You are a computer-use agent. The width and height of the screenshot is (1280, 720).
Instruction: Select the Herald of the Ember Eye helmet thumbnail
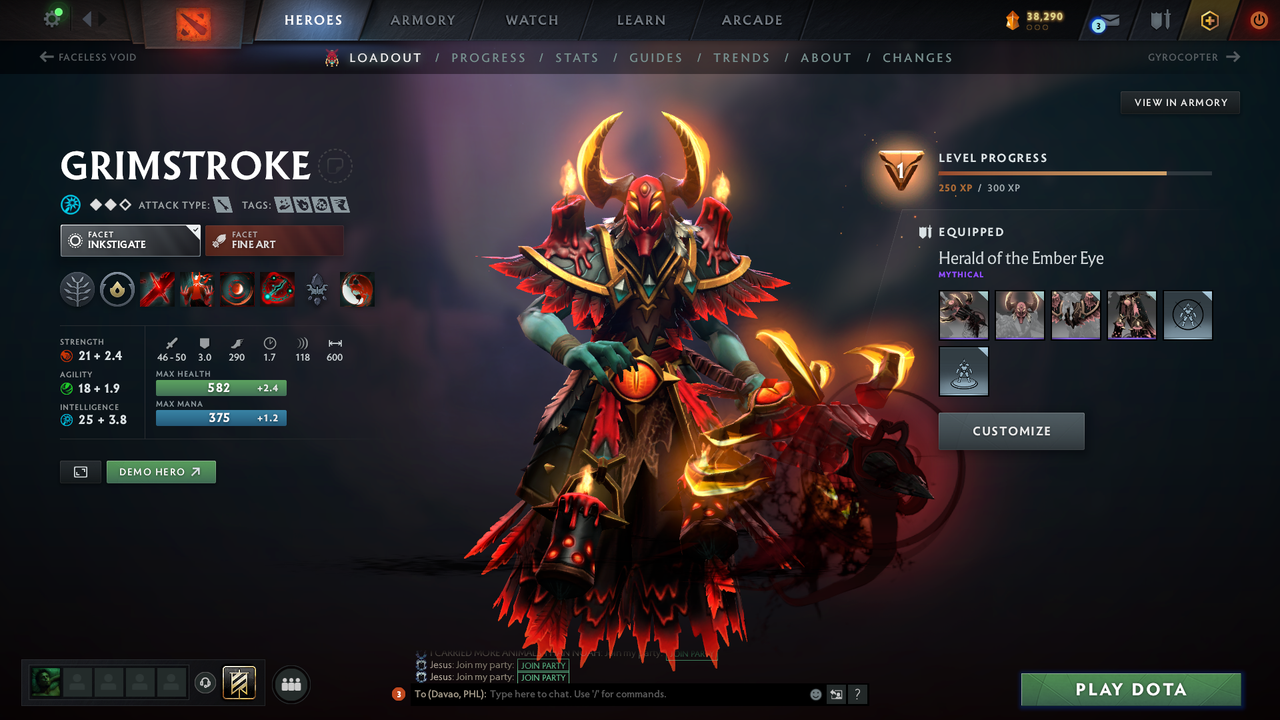click(x=1019, y=315)
